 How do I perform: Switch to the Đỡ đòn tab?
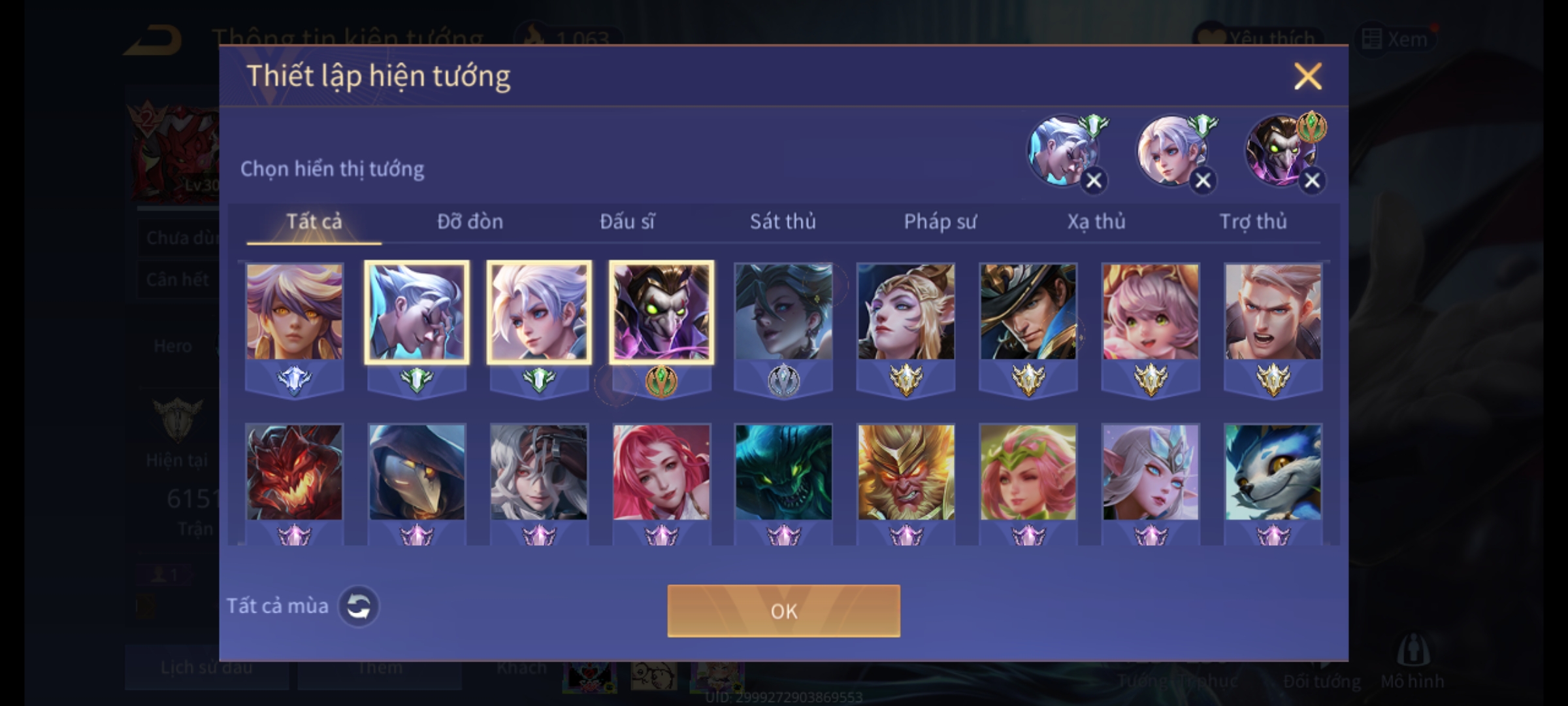(470, 222)
